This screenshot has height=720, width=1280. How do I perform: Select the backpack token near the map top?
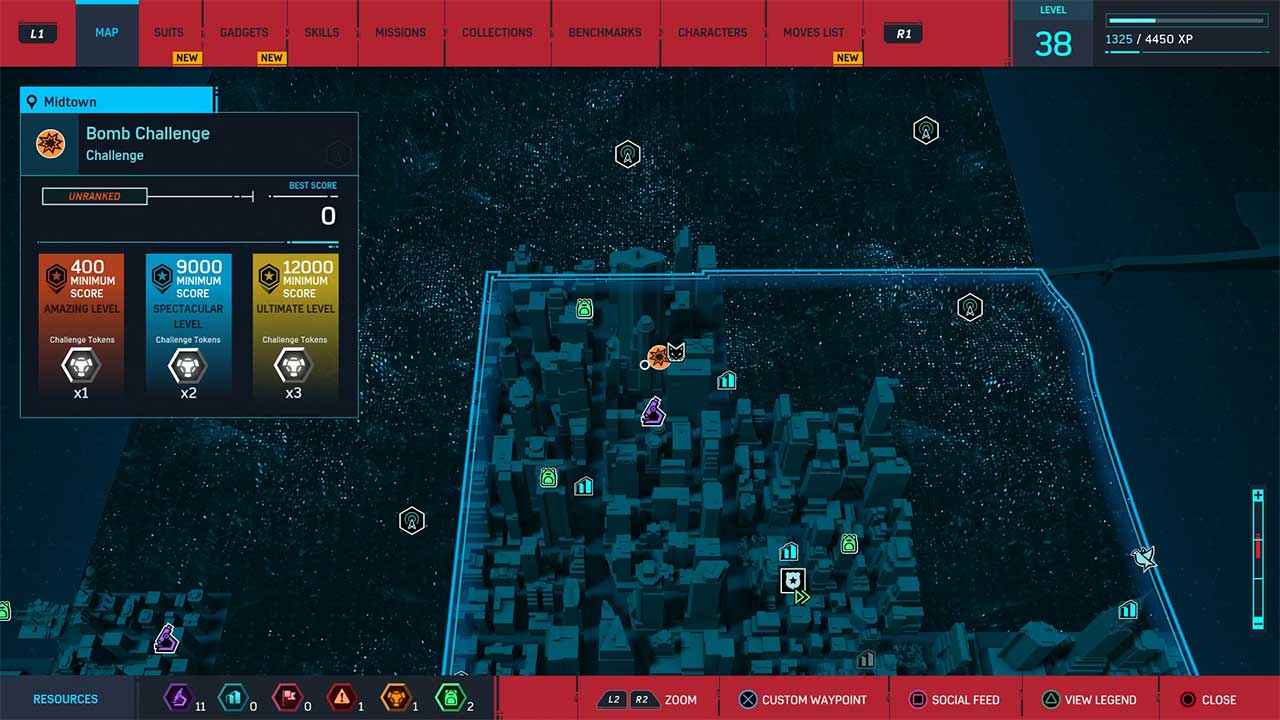click(583, 309)
